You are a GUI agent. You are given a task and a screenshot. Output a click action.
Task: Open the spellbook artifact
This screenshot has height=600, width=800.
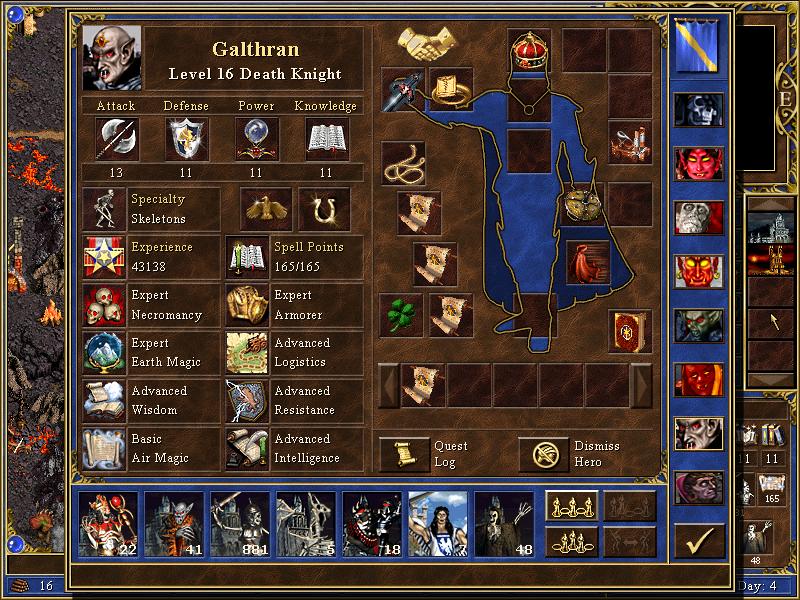[x=629, y=333]
